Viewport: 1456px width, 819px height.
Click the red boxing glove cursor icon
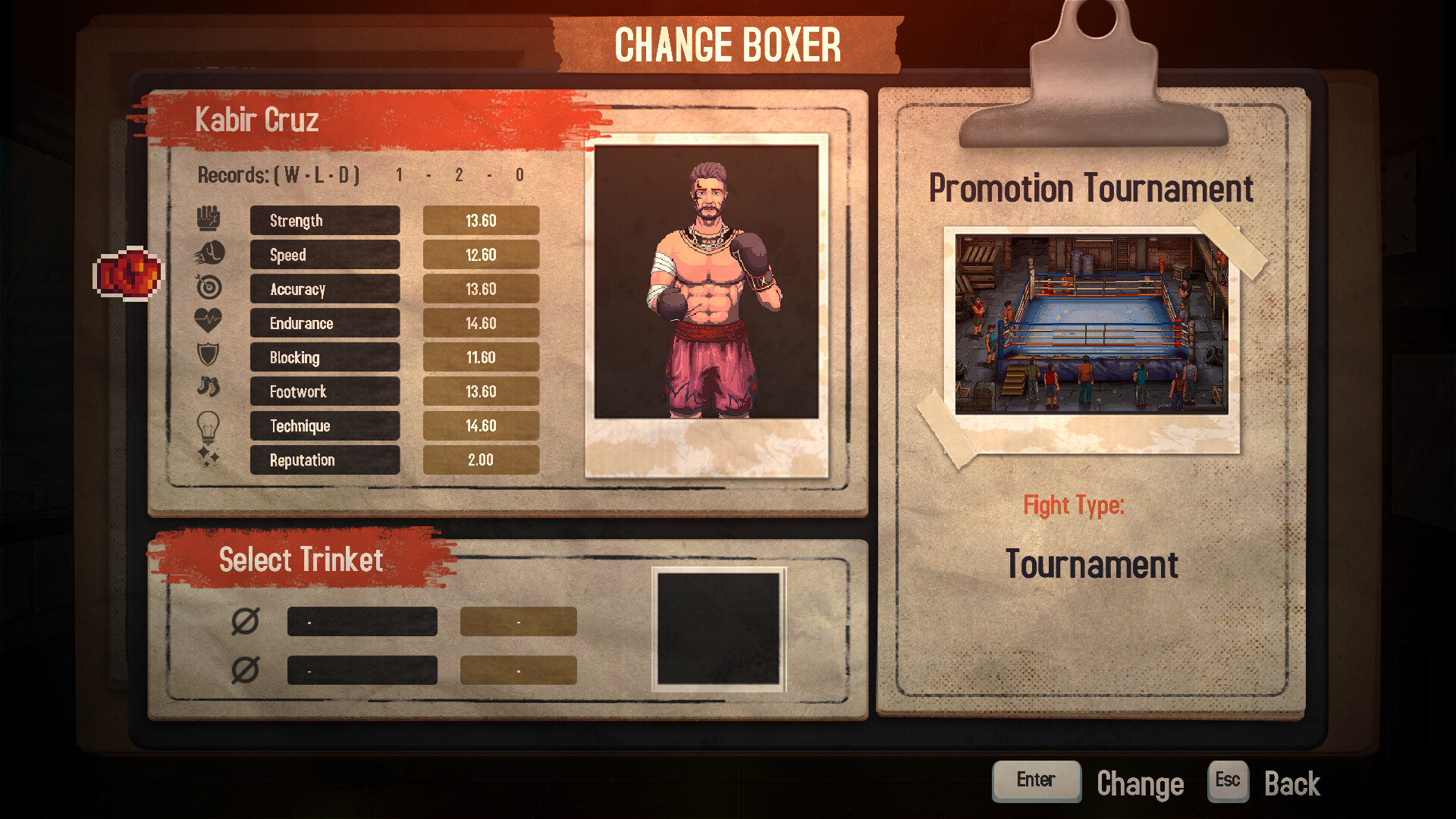(x=129, y=275)
